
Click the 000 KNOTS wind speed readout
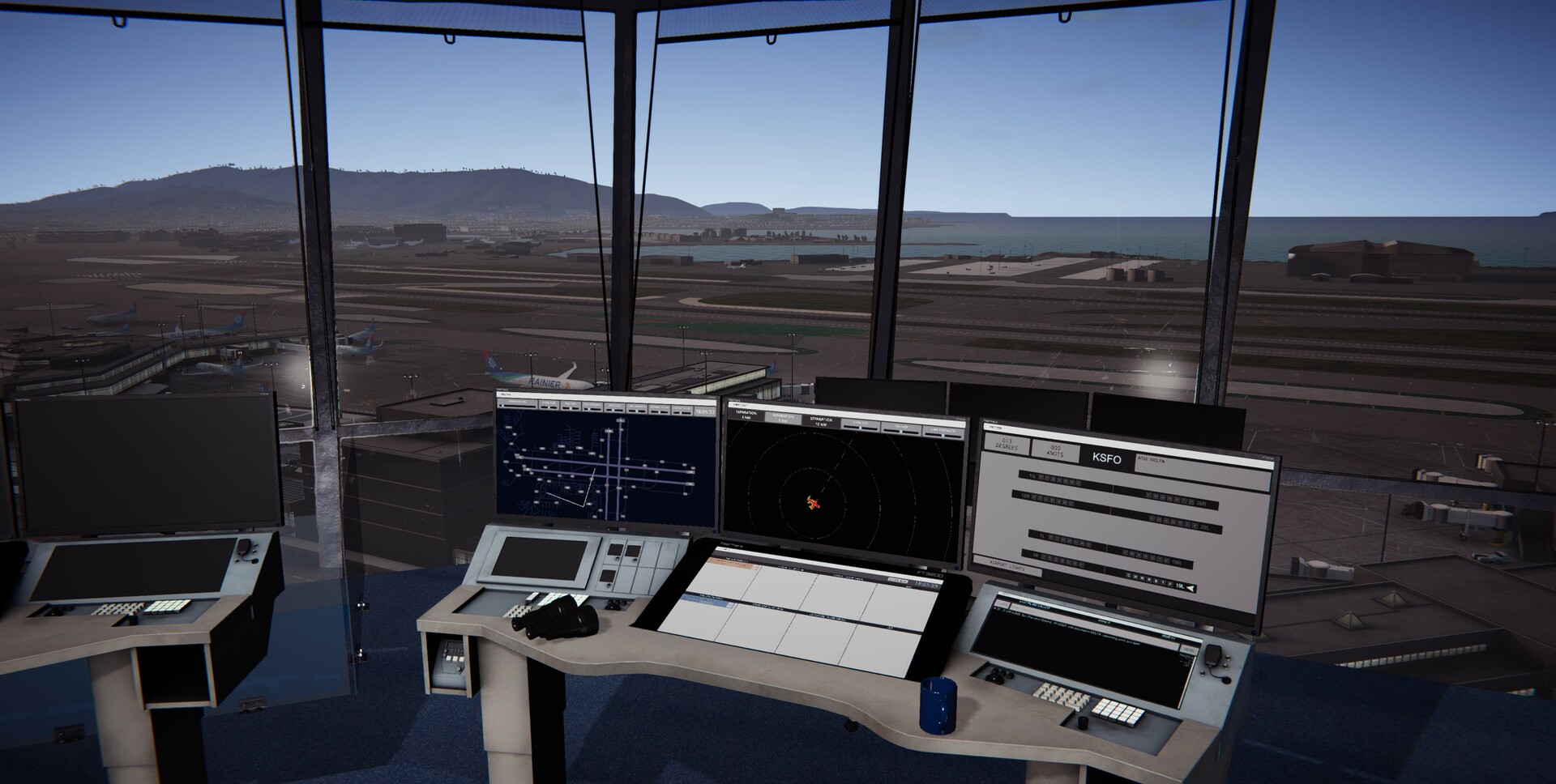pos(1054,450)
